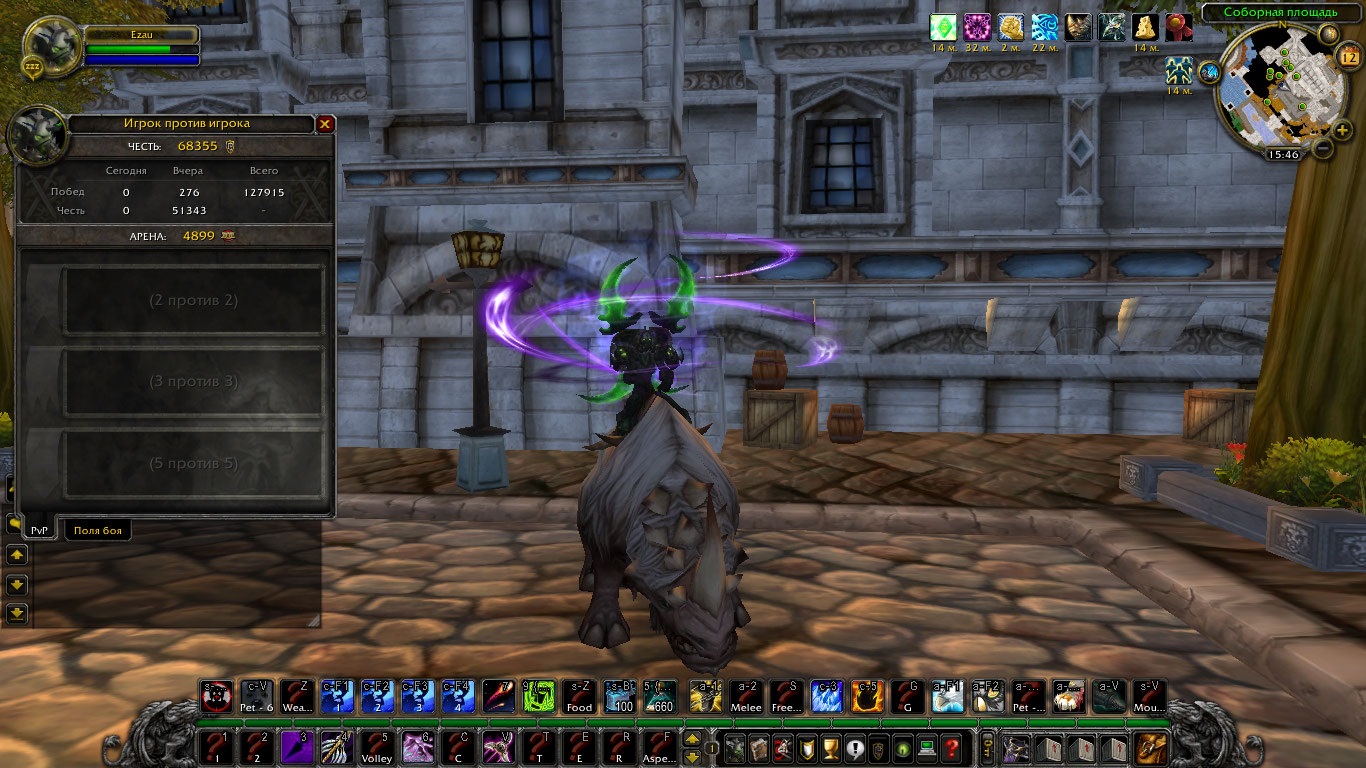Open the red question mark help button
Viewport: 1366px width, 768px height.
coord(952,748)
